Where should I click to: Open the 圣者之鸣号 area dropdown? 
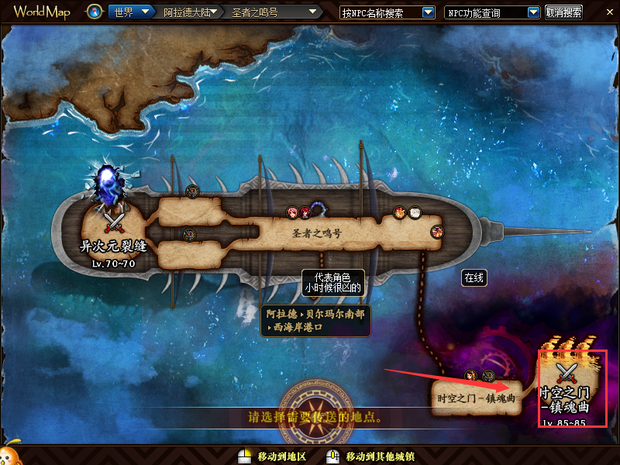[x=313, y=12]
